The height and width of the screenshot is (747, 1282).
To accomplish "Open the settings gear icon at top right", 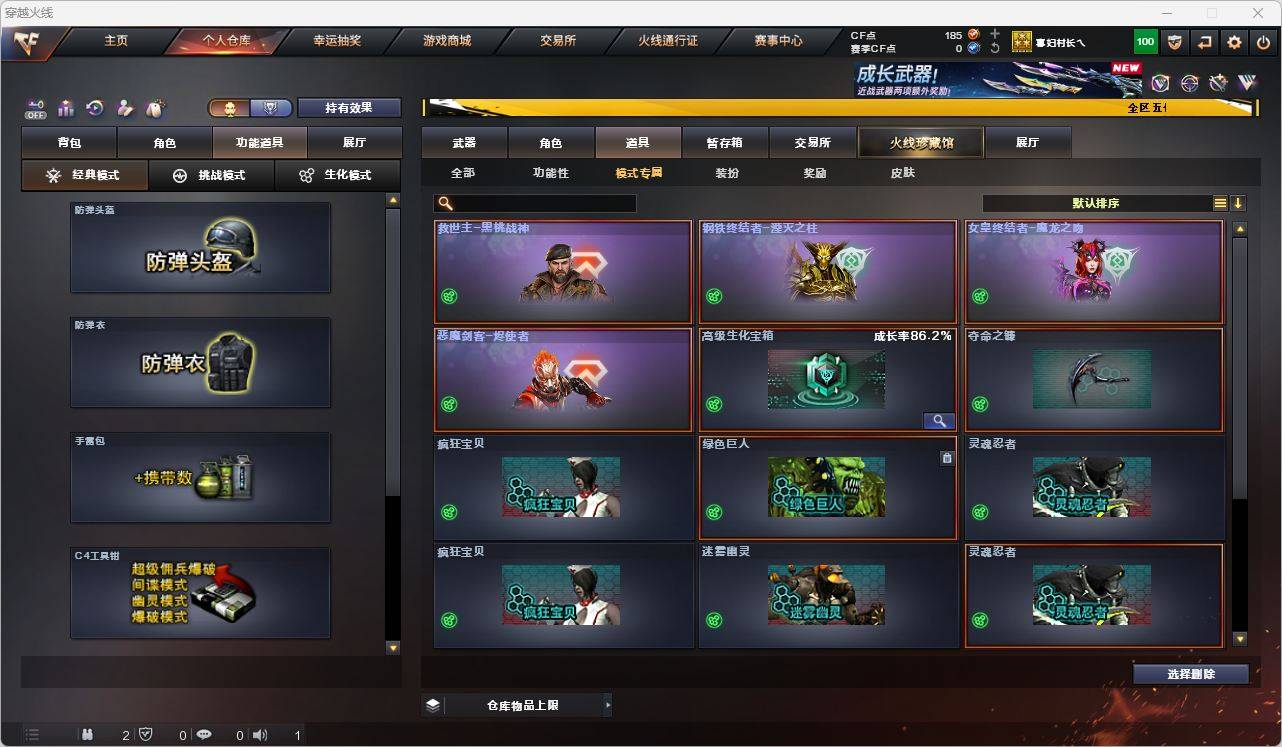I will coord(1232,41).
